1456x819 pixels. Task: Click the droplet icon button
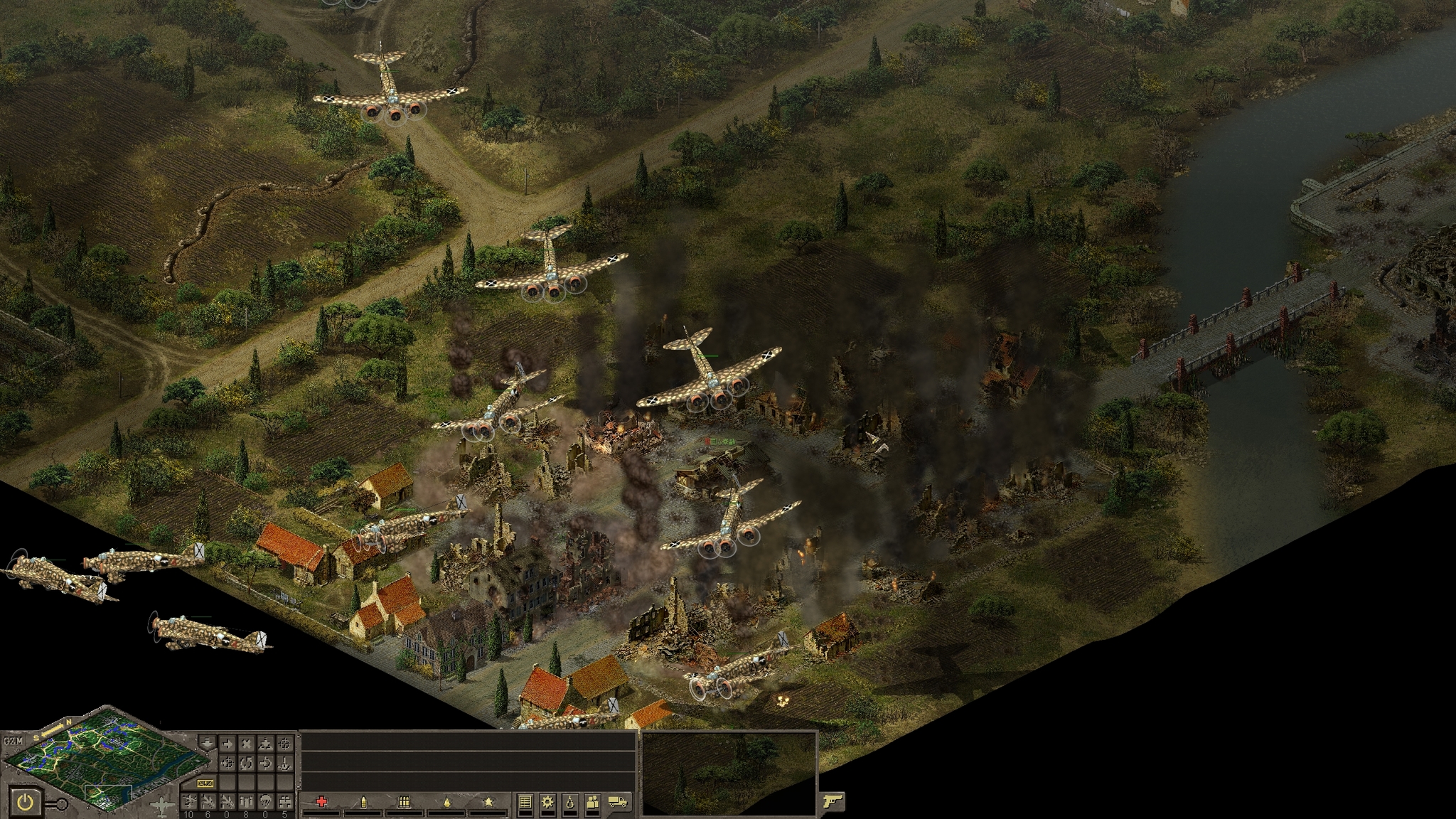pos(570,802)
